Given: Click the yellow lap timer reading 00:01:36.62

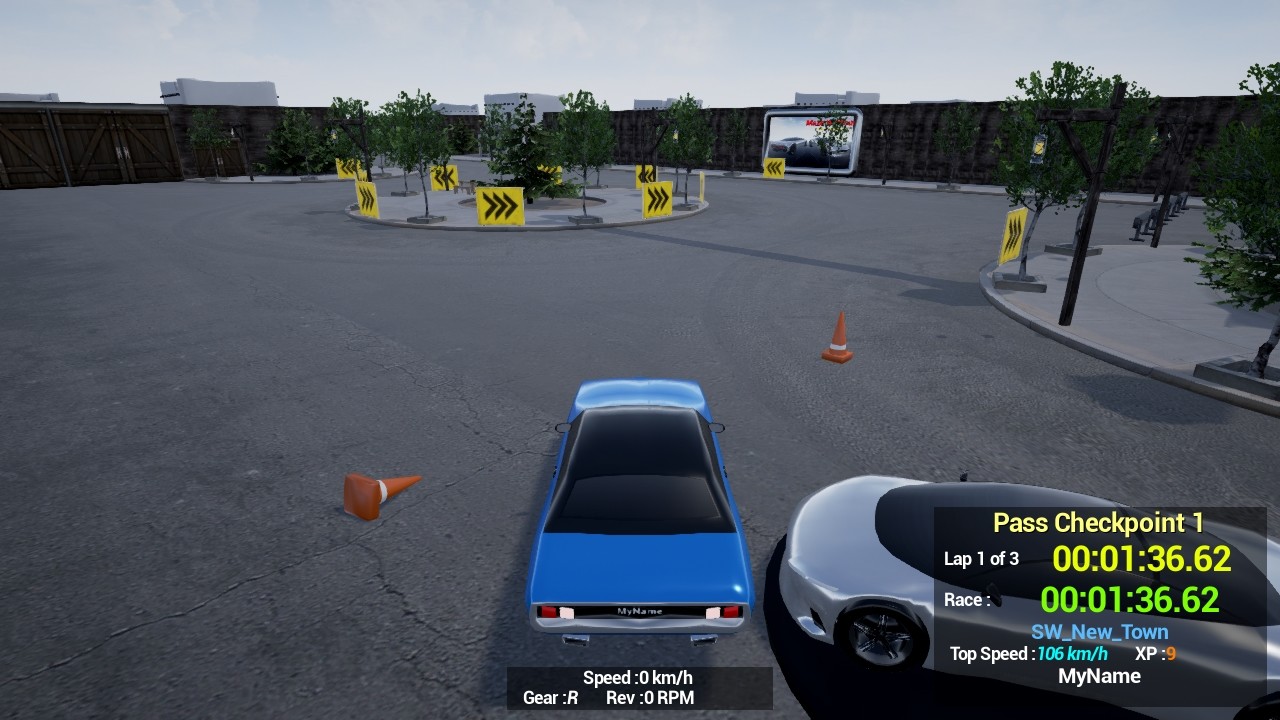Looking at the screenshot, I should click(x=1140, y=559).
